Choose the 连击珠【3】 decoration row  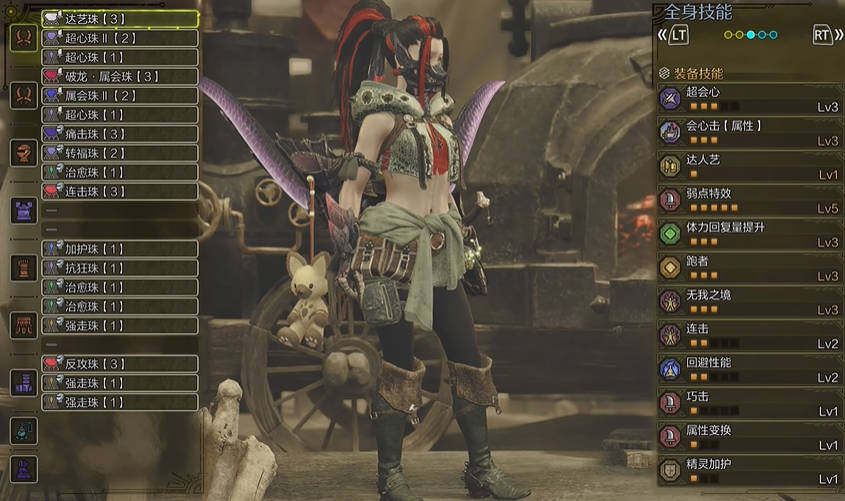pos(119,191)
